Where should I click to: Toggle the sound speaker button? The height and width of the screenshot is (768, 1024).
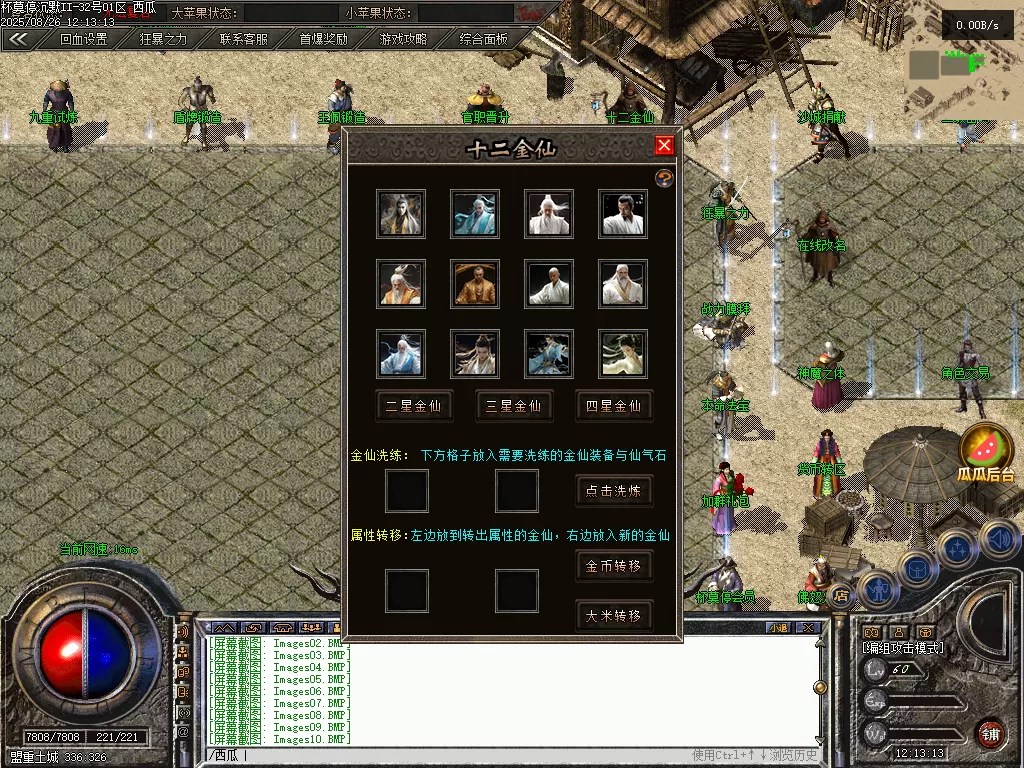pos(998,538)
